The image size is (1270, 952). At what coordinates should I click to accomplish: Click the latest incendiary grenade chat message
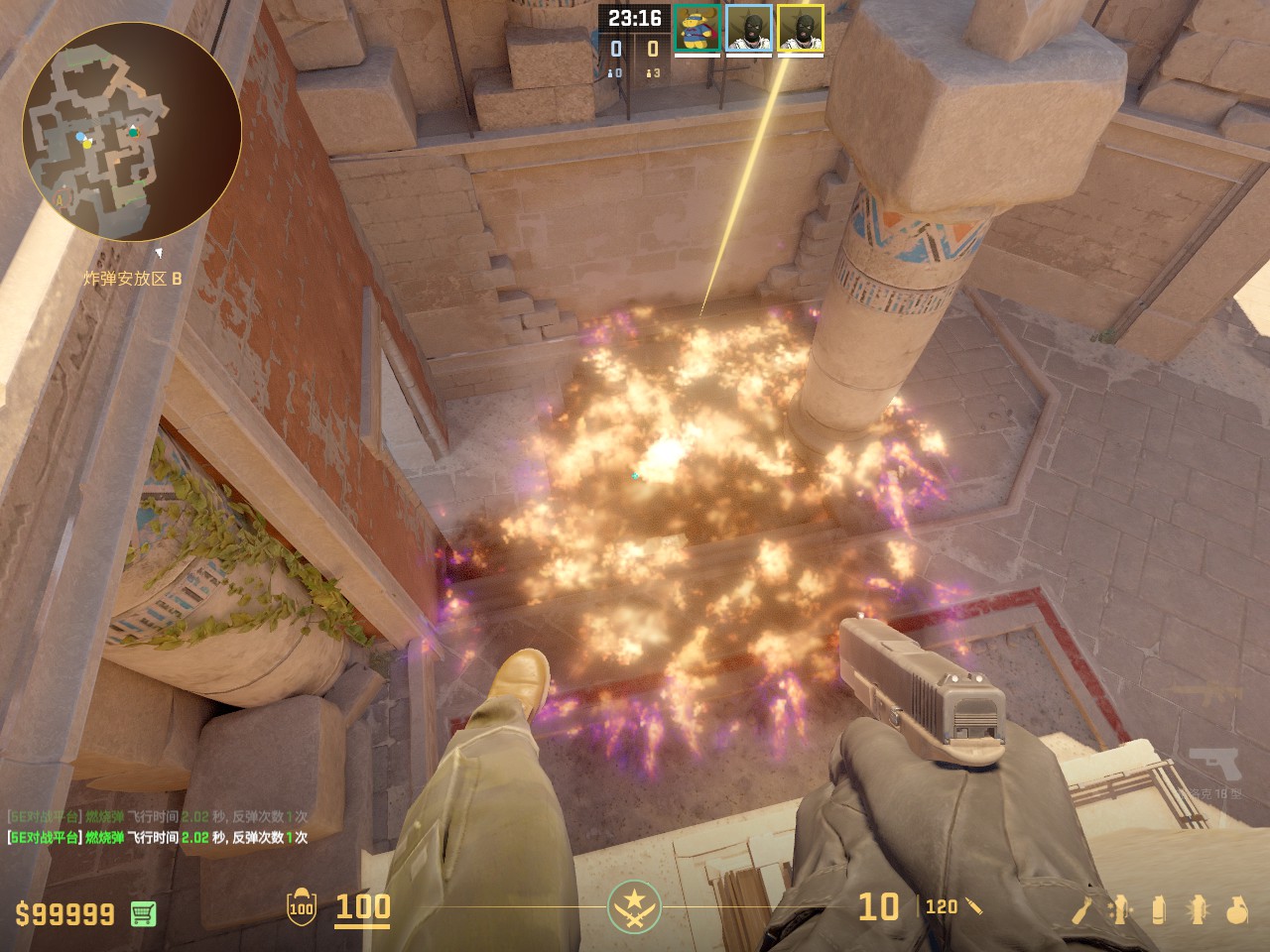[x=159, y=838]
